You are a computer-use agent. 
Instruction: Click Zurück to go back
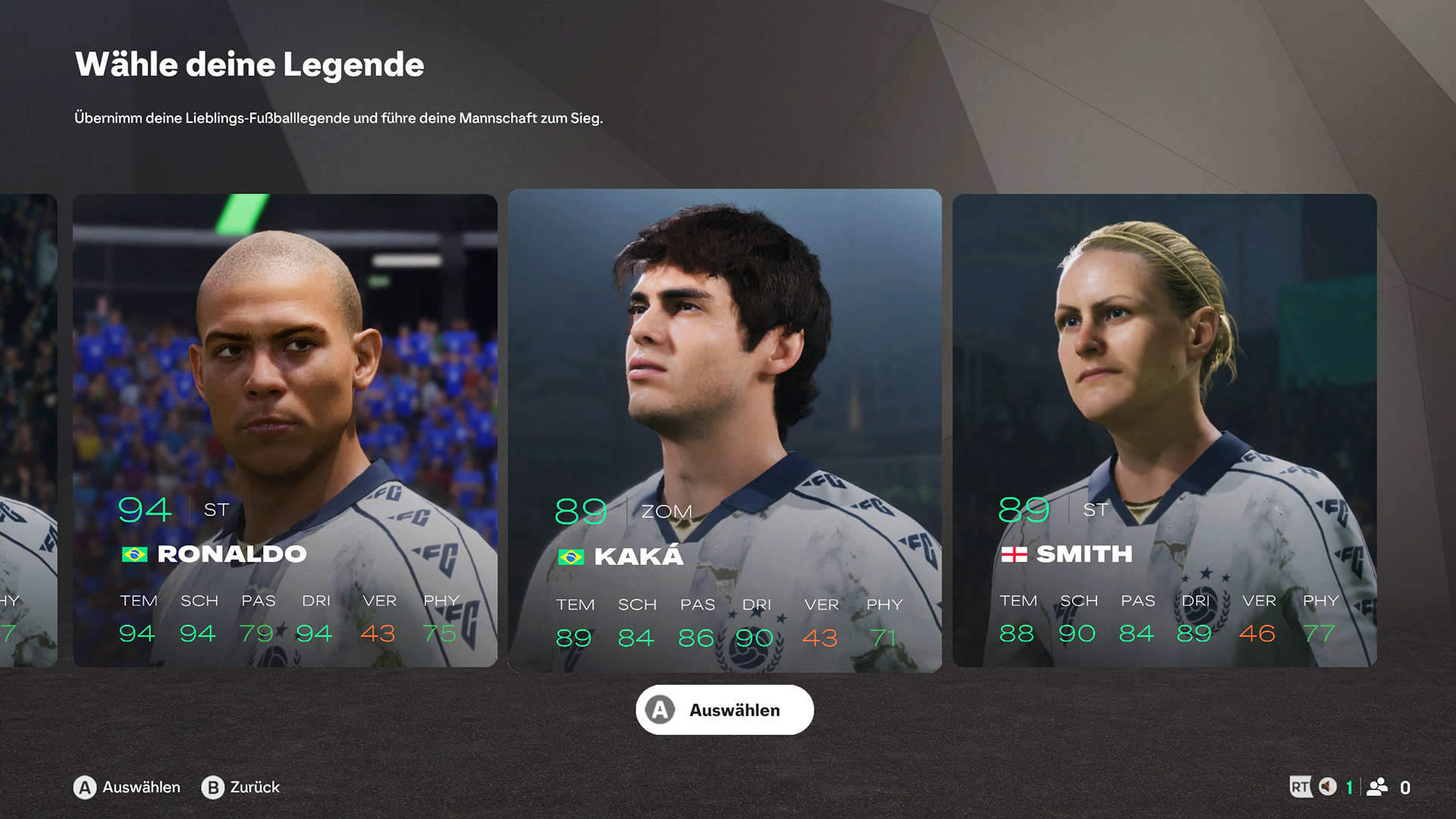coord(254,788)
